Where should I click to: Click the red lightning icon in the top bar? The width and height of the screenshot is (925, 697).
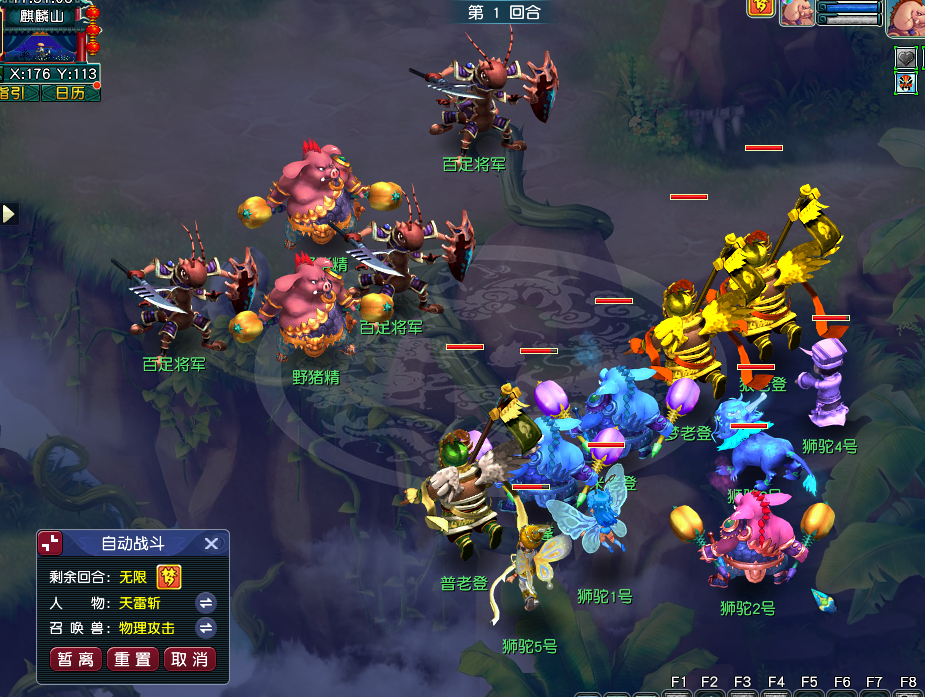coord(759,8)
